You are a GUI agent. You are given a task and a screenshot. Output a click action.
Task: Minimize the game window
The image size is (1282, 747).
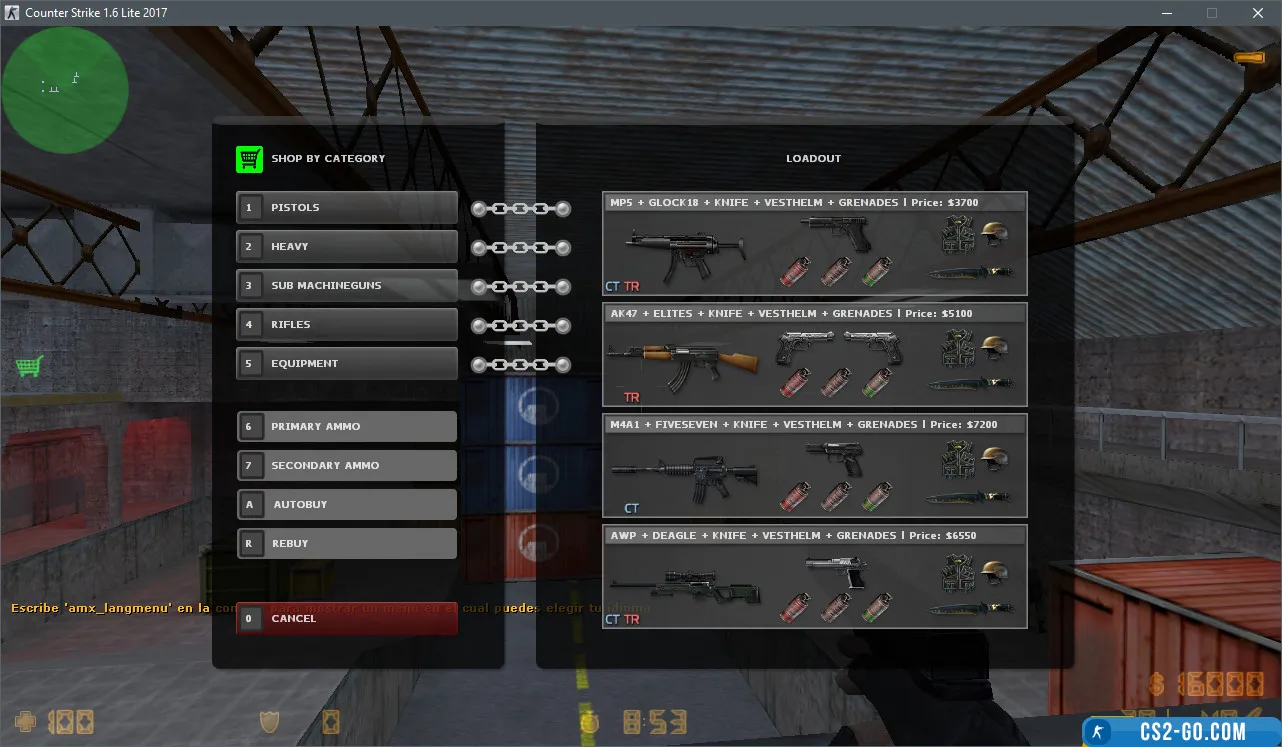coord(1166,13)
